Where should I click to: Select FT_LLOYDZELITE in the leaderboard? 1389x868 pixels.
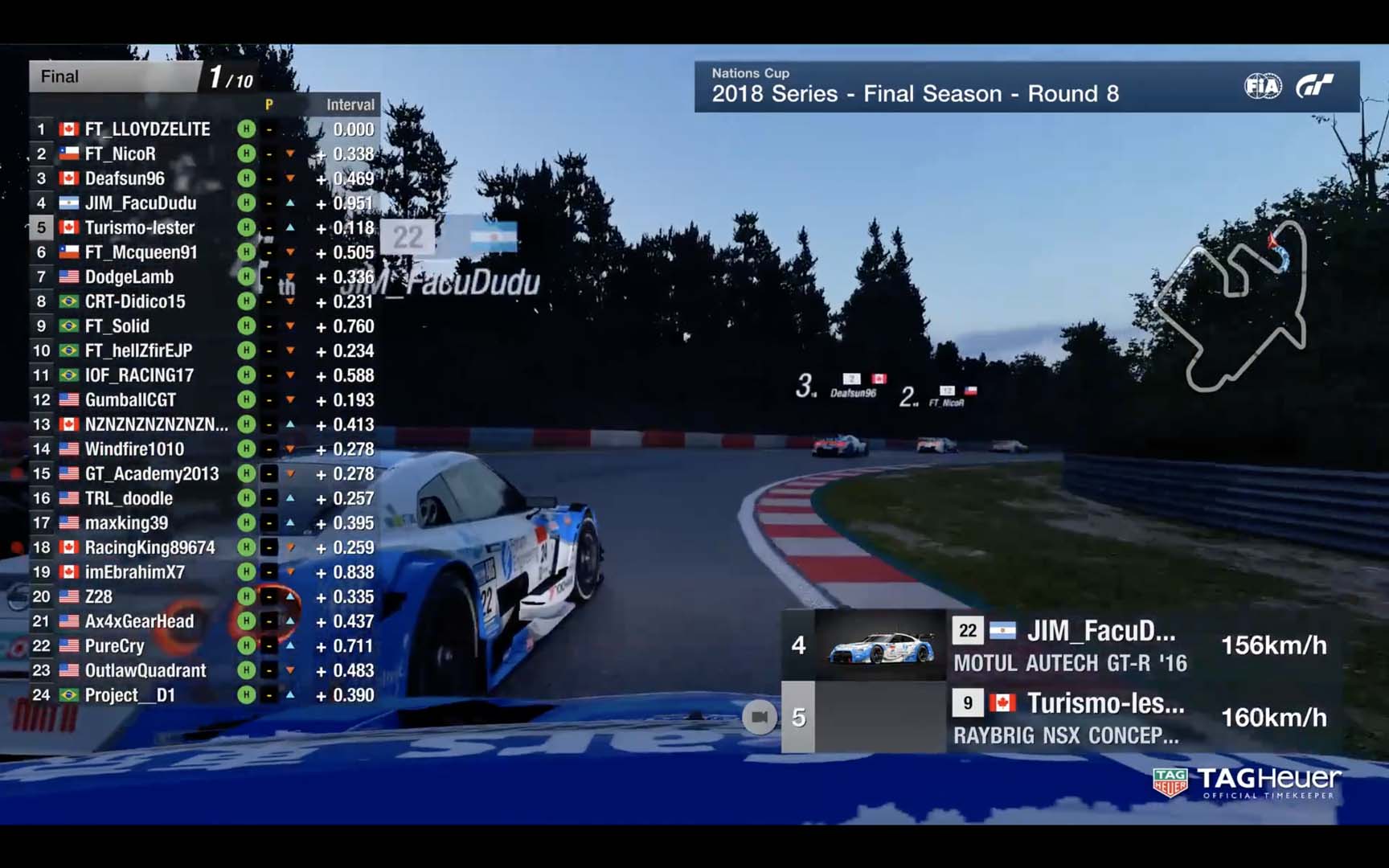(x=147, y=129)
